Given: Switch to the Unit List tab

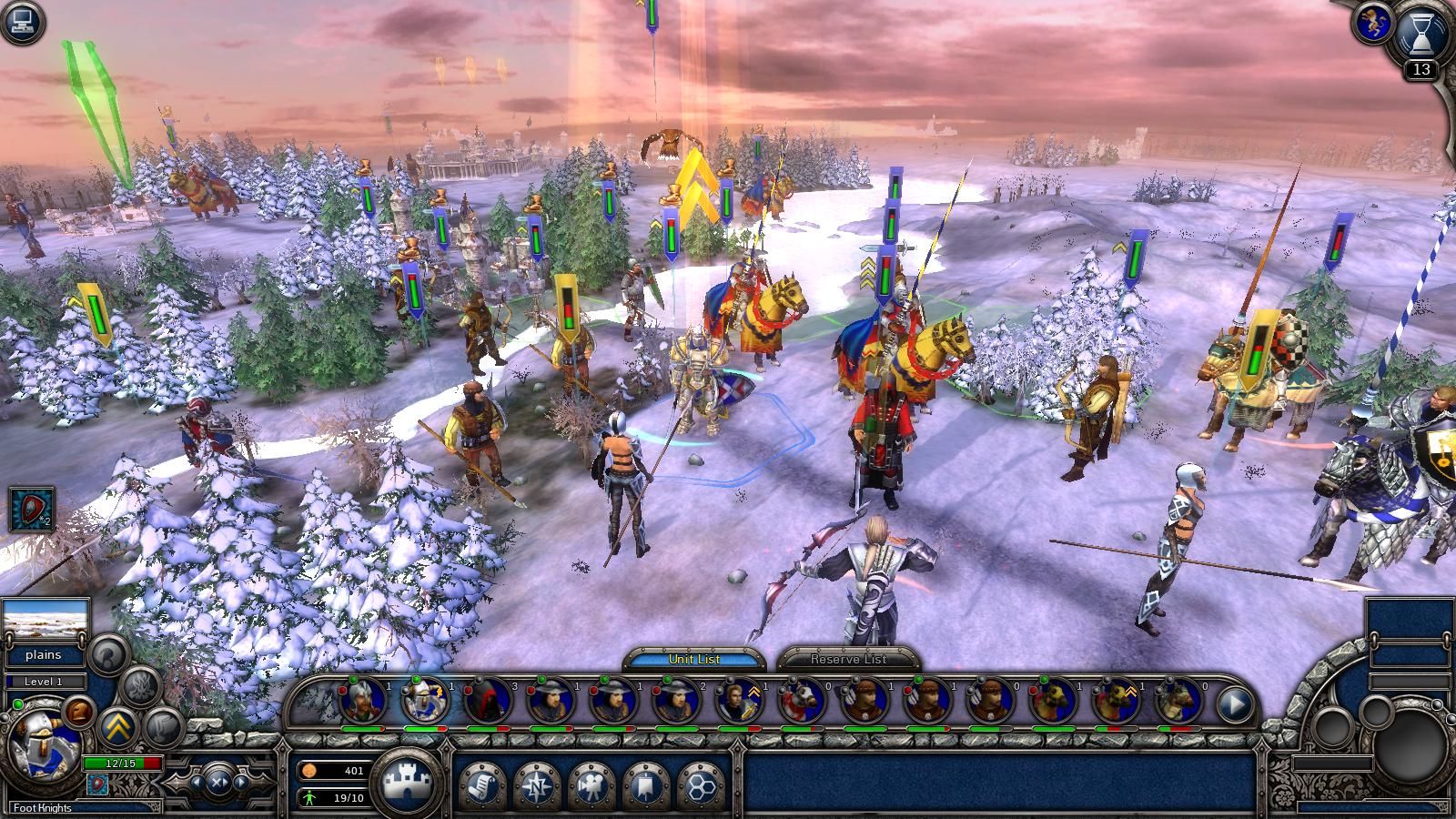Looking at the screenshot, I should pos(696,658).
